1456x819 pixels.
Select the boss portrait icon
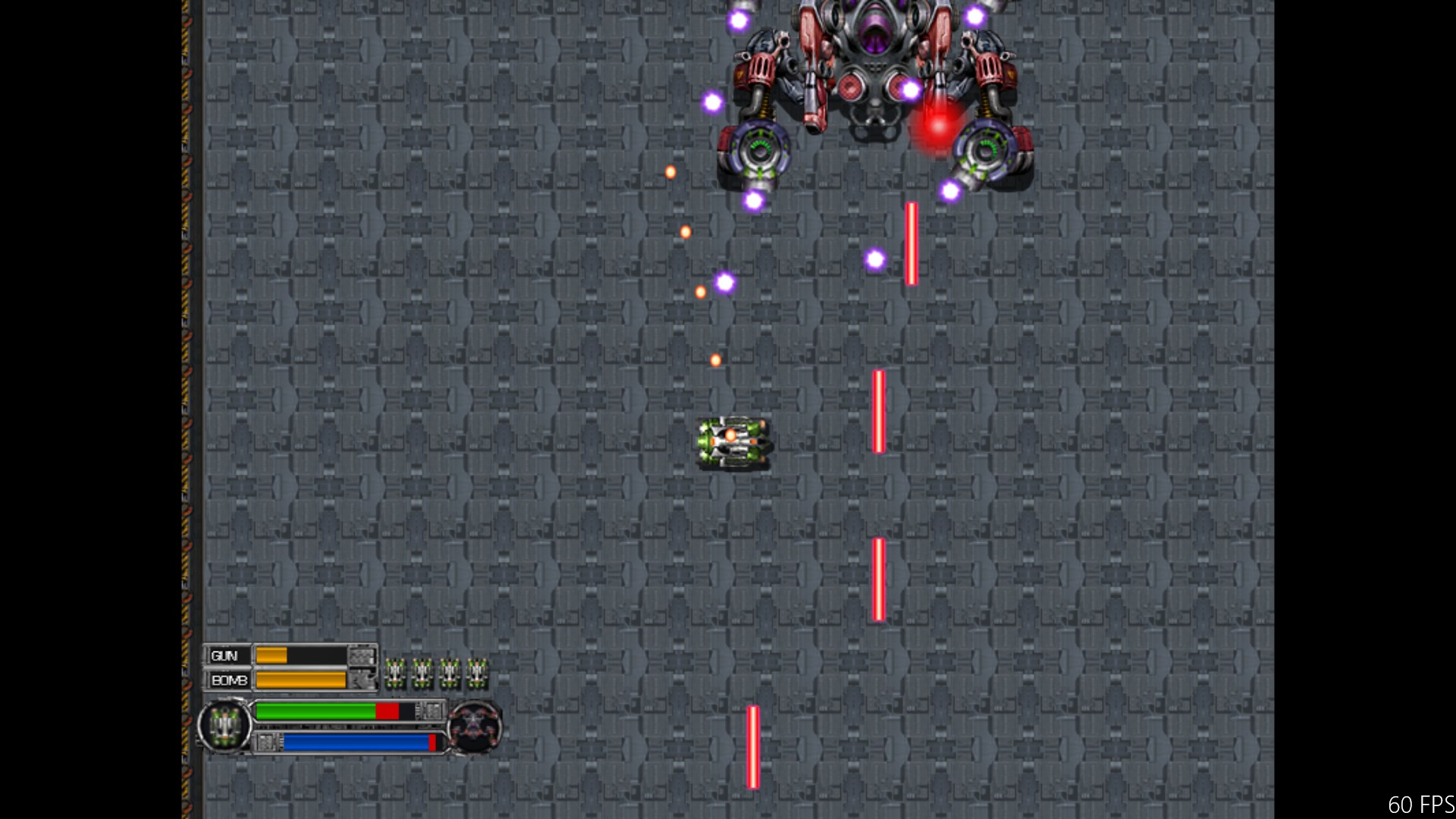click(x=474, y=727)
